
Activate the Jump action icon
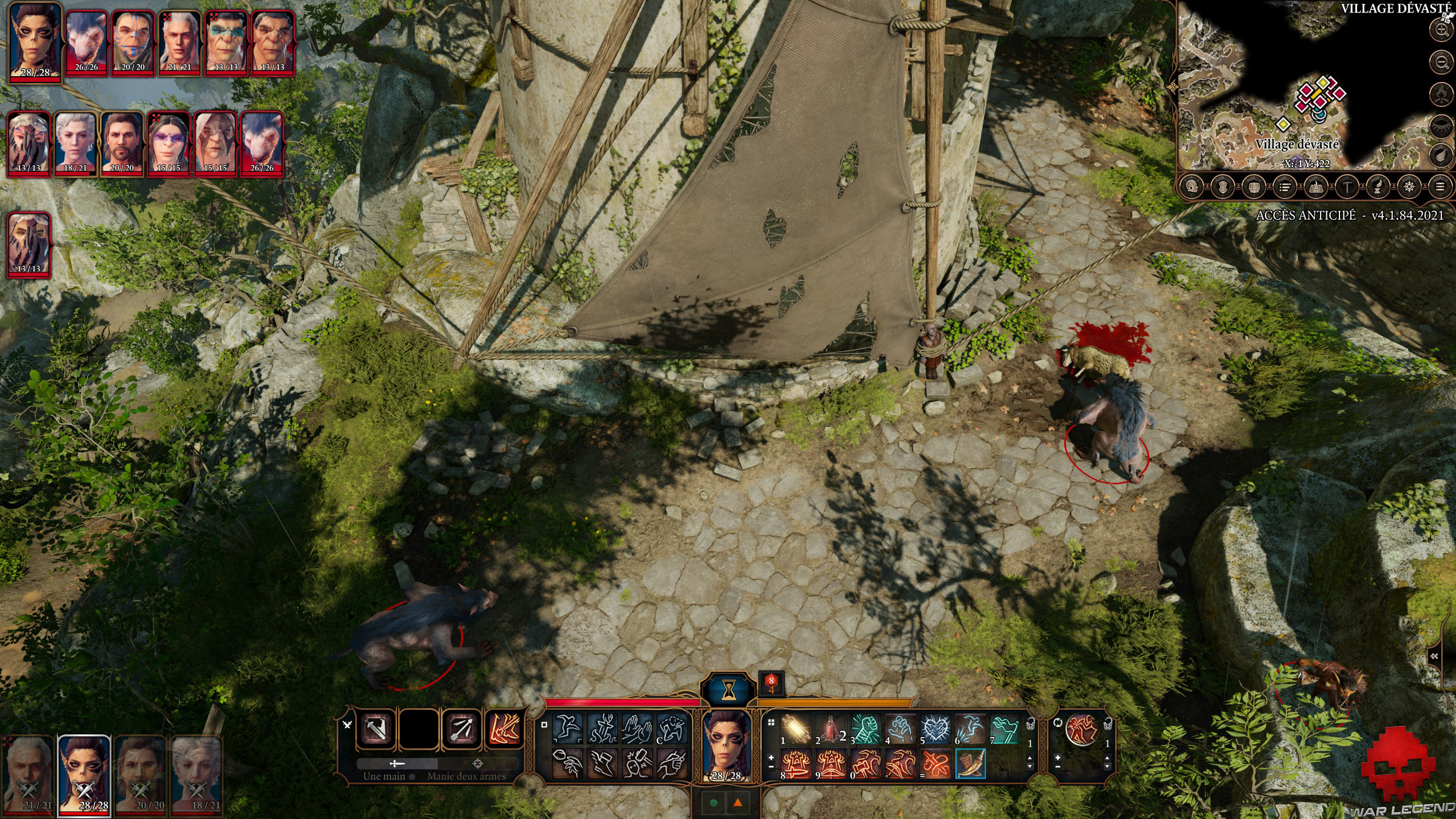(x=567, y=729)
